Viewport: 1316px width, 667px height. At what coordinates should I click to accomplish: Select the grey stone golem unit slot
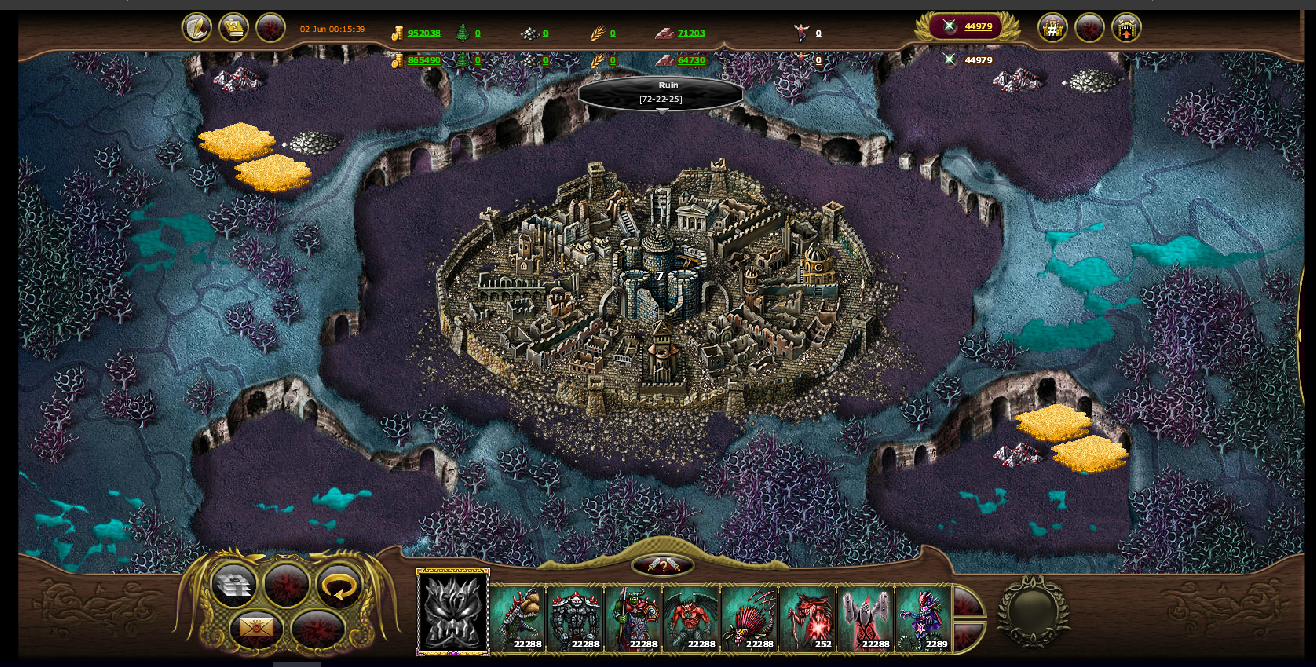click(x=575, y=618)
